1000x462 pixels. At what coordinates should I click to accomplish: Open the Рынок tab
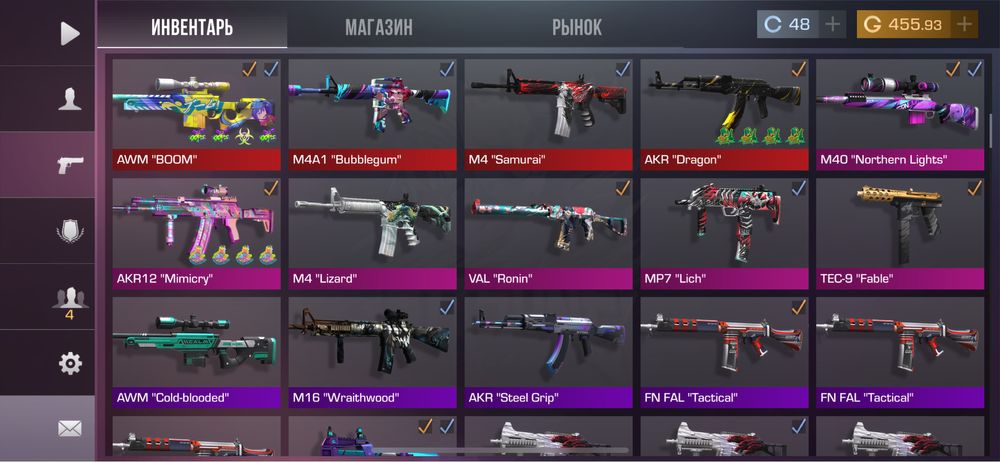pyautogui.click(x=577, y=27)
